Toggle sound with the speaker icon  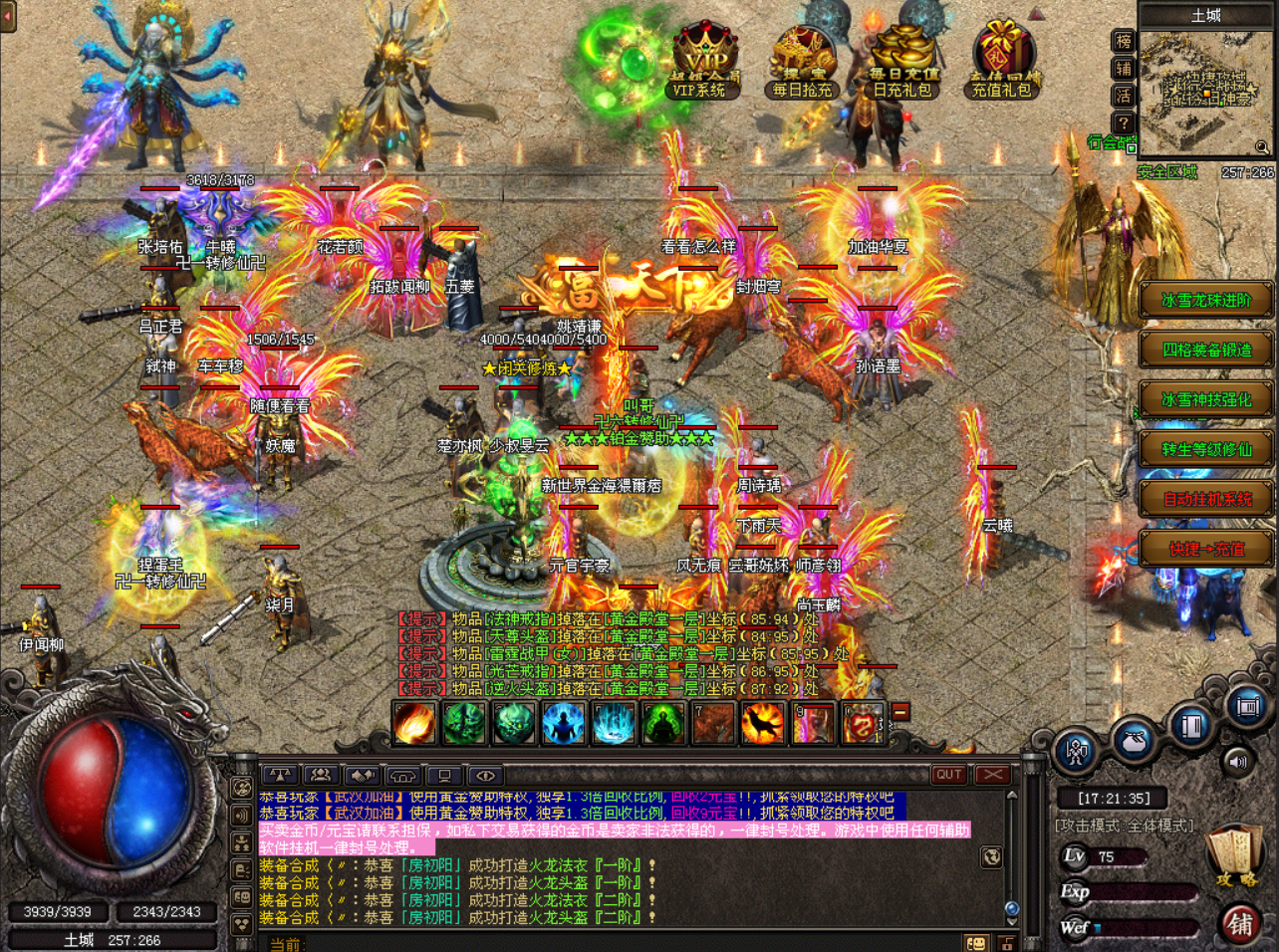click(x=1238, y=762)
